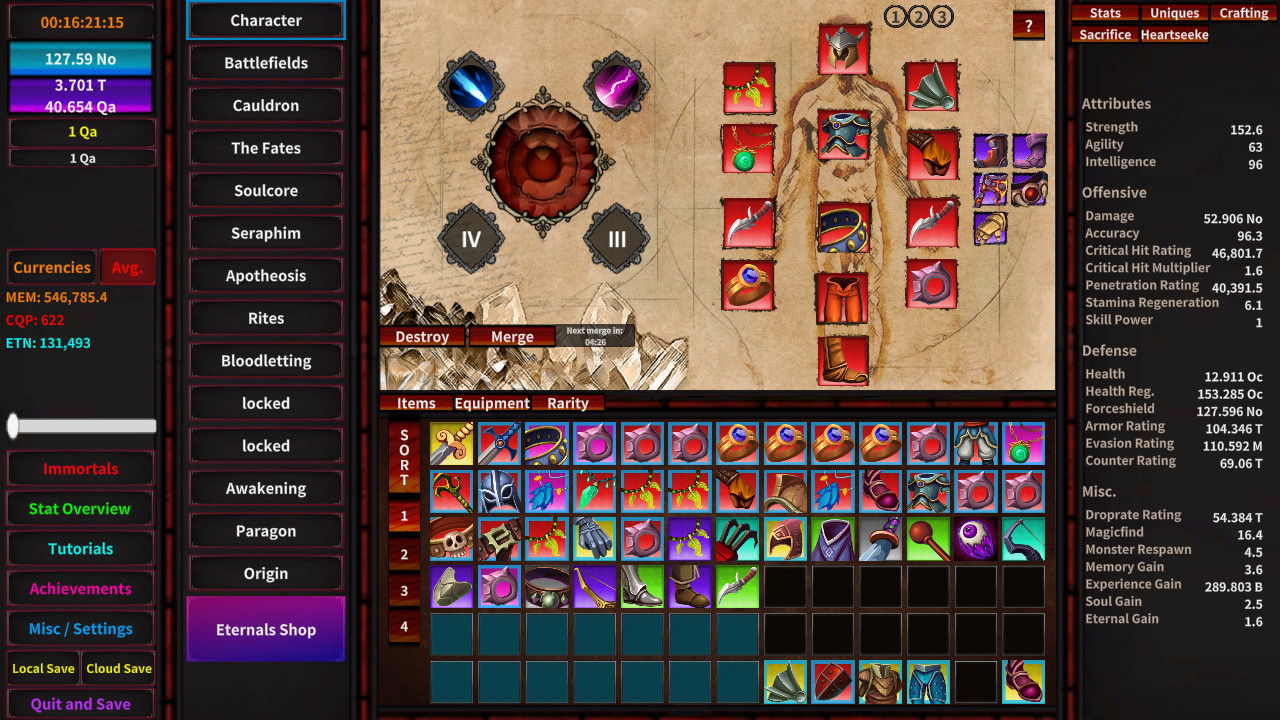Click the Merge button
The image size is (1280, 720).
pos(512,336)
